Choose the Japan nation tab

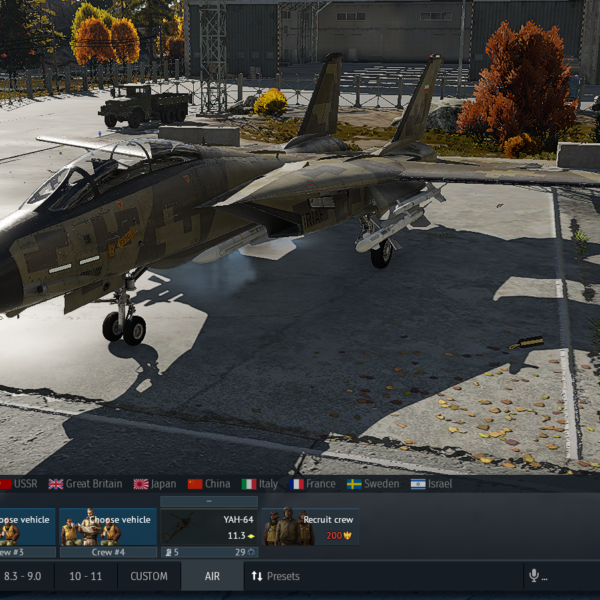tap(155, 484)
